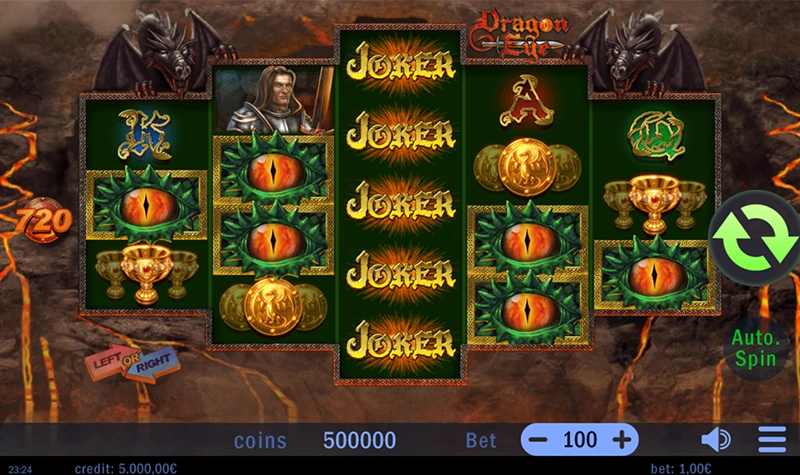Activate the Auto. Spin button

[x=753, y=347]
